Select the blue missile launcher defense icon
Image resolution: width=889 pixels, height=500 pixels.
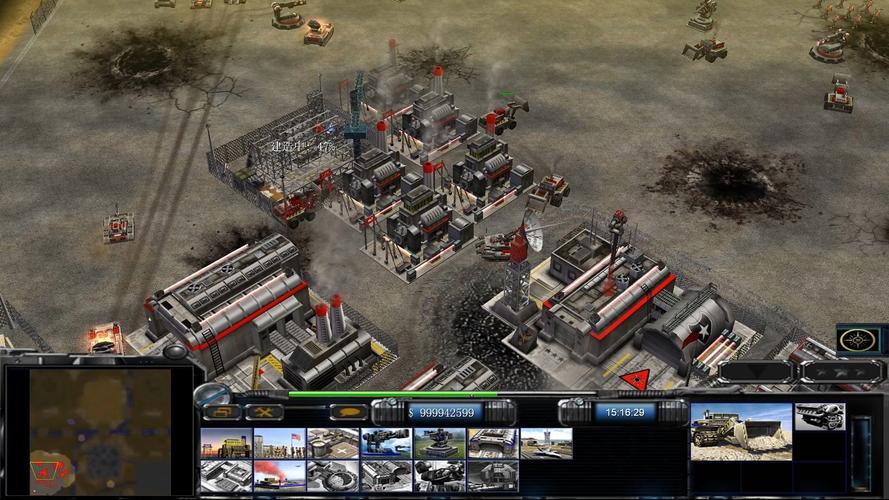pos(386,443)
